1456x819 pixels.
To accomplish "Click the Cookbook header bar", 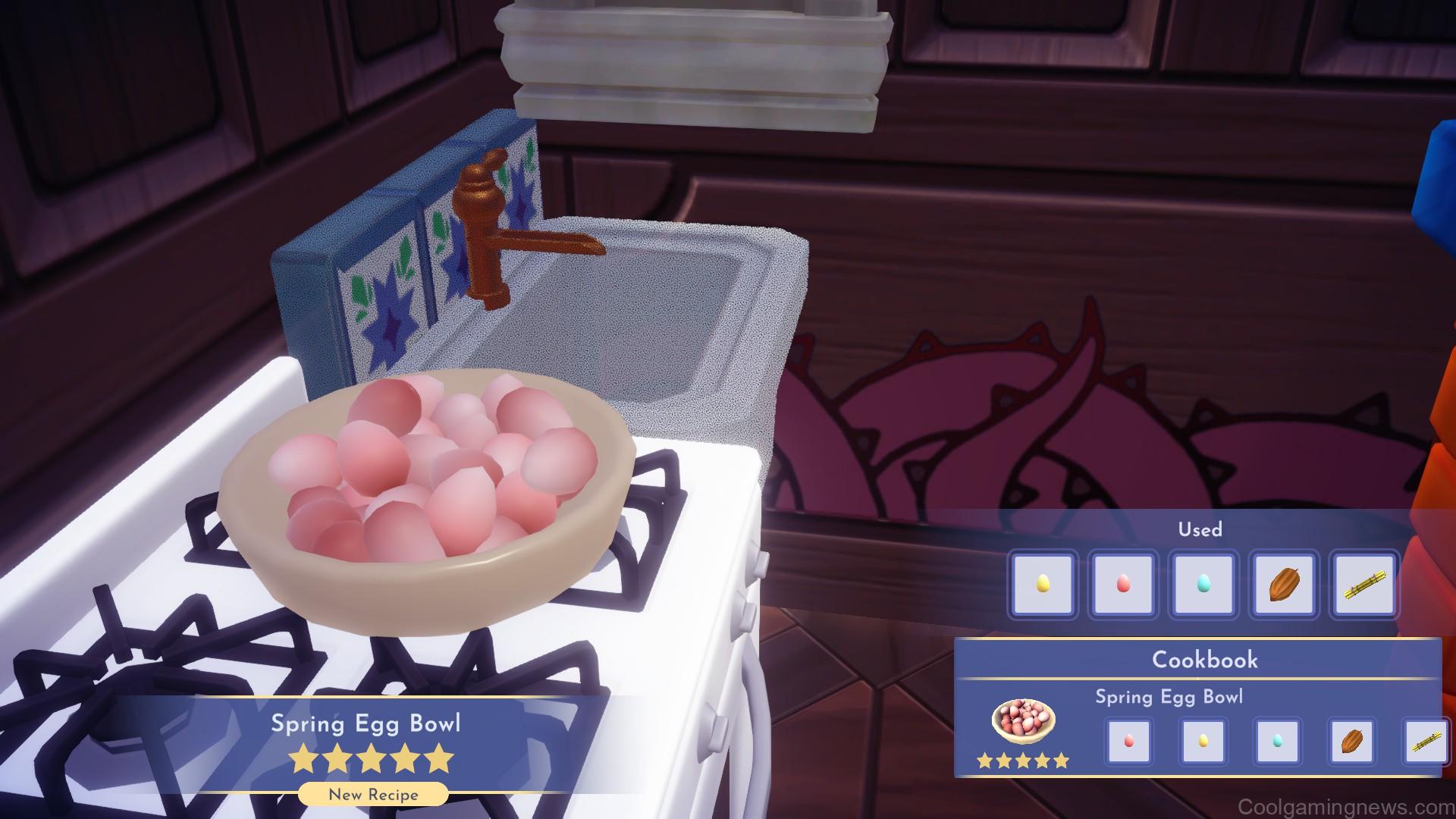I will [x=1204, y=660].
